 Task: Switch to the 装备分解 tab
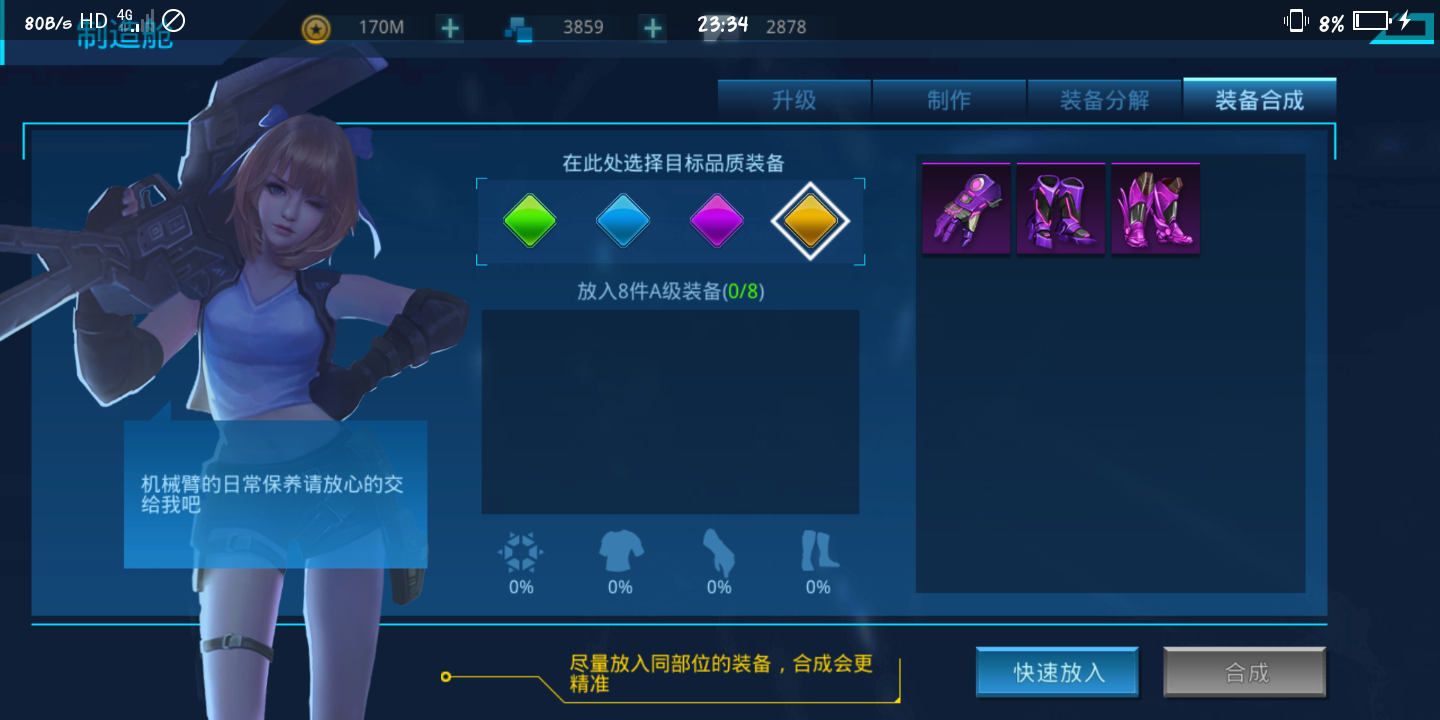point(1105,99)
